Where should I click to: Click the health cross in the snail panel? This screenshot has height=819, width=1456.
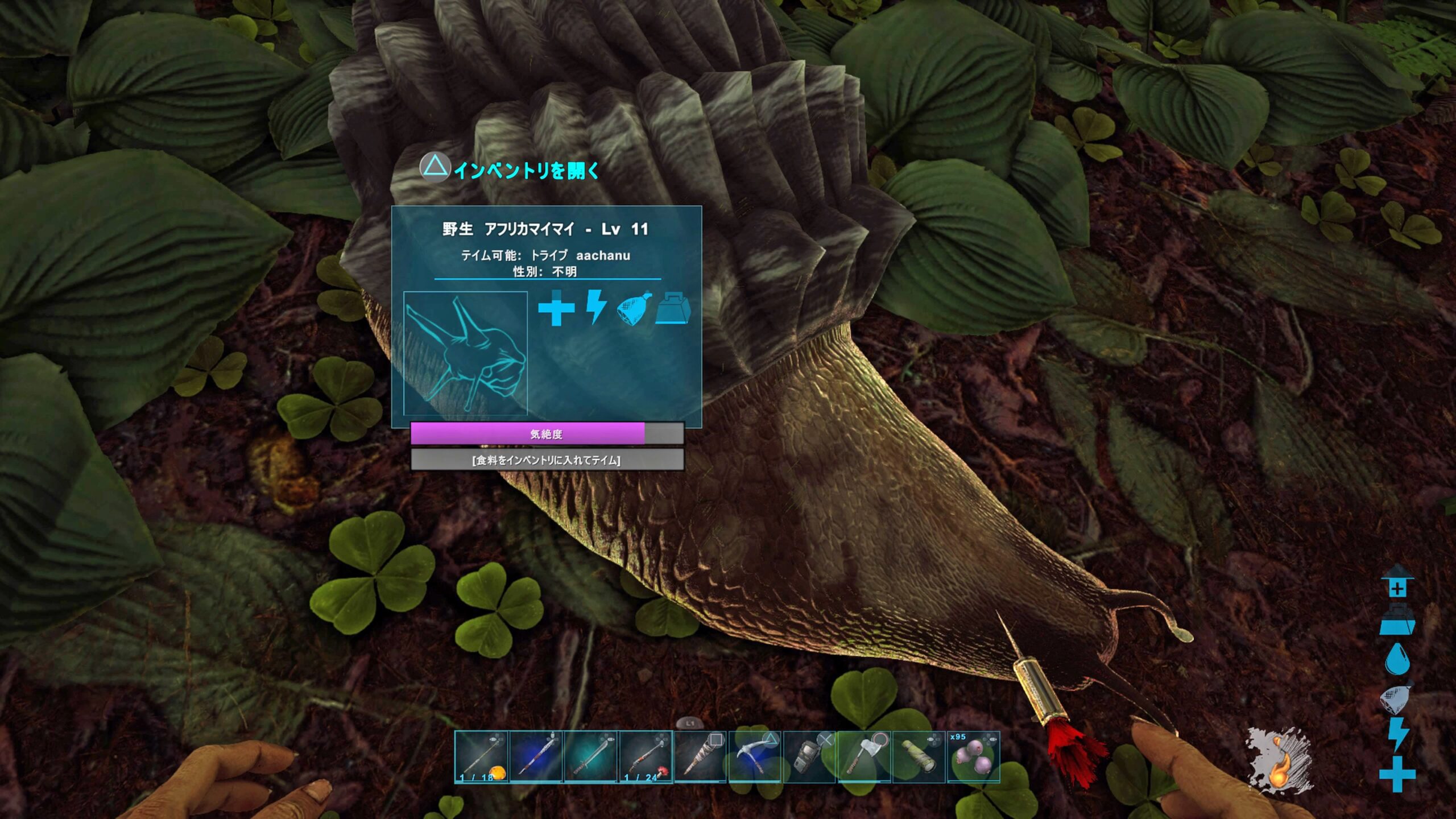click(x=556, y=308)
